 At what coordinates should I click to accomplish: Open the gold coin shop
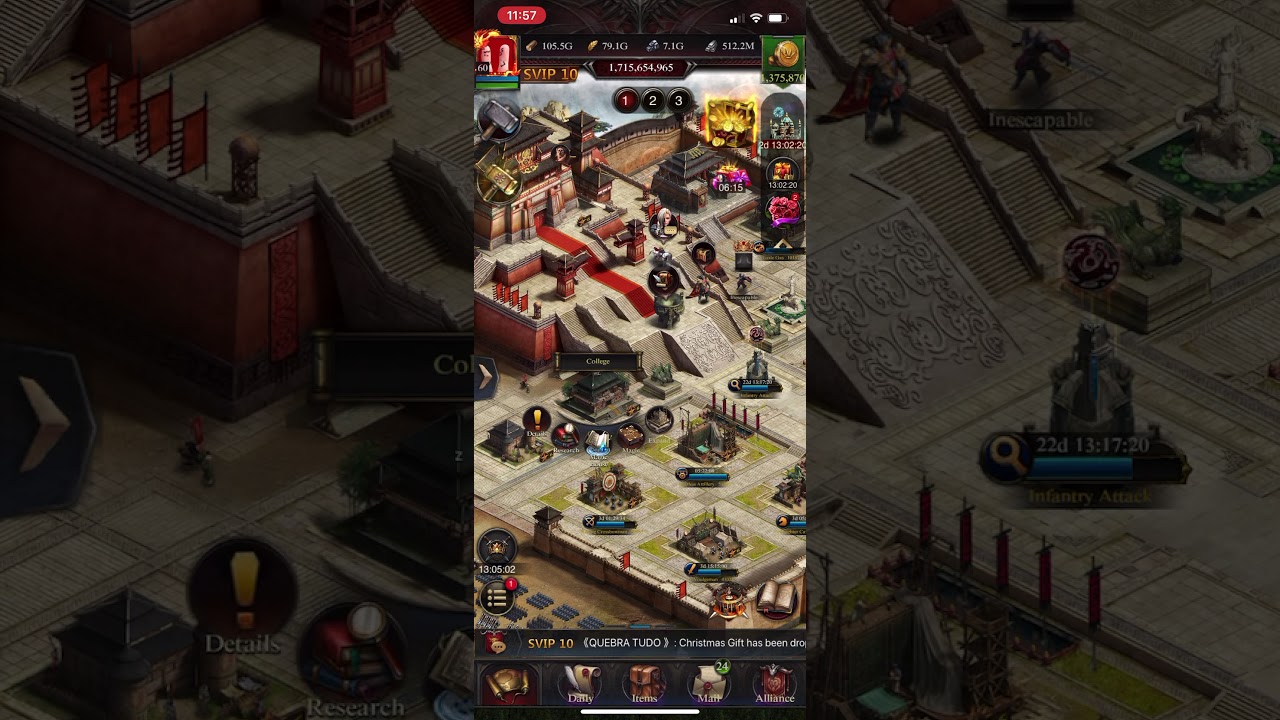click(x=783, y=57)
